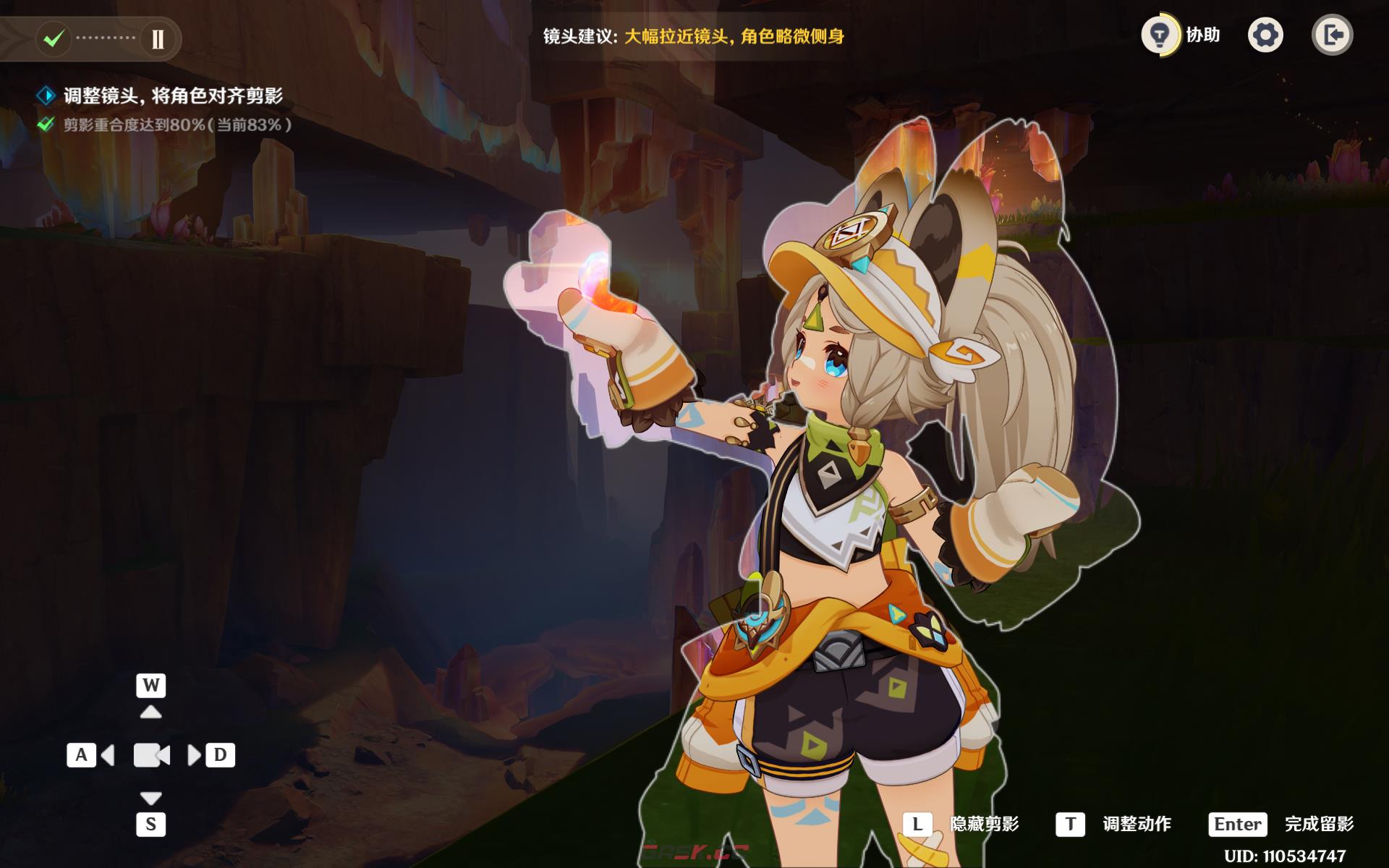Click the up arrow above the camera icon
This screenshot has height=868, width=1389.
tap(150, 710)
